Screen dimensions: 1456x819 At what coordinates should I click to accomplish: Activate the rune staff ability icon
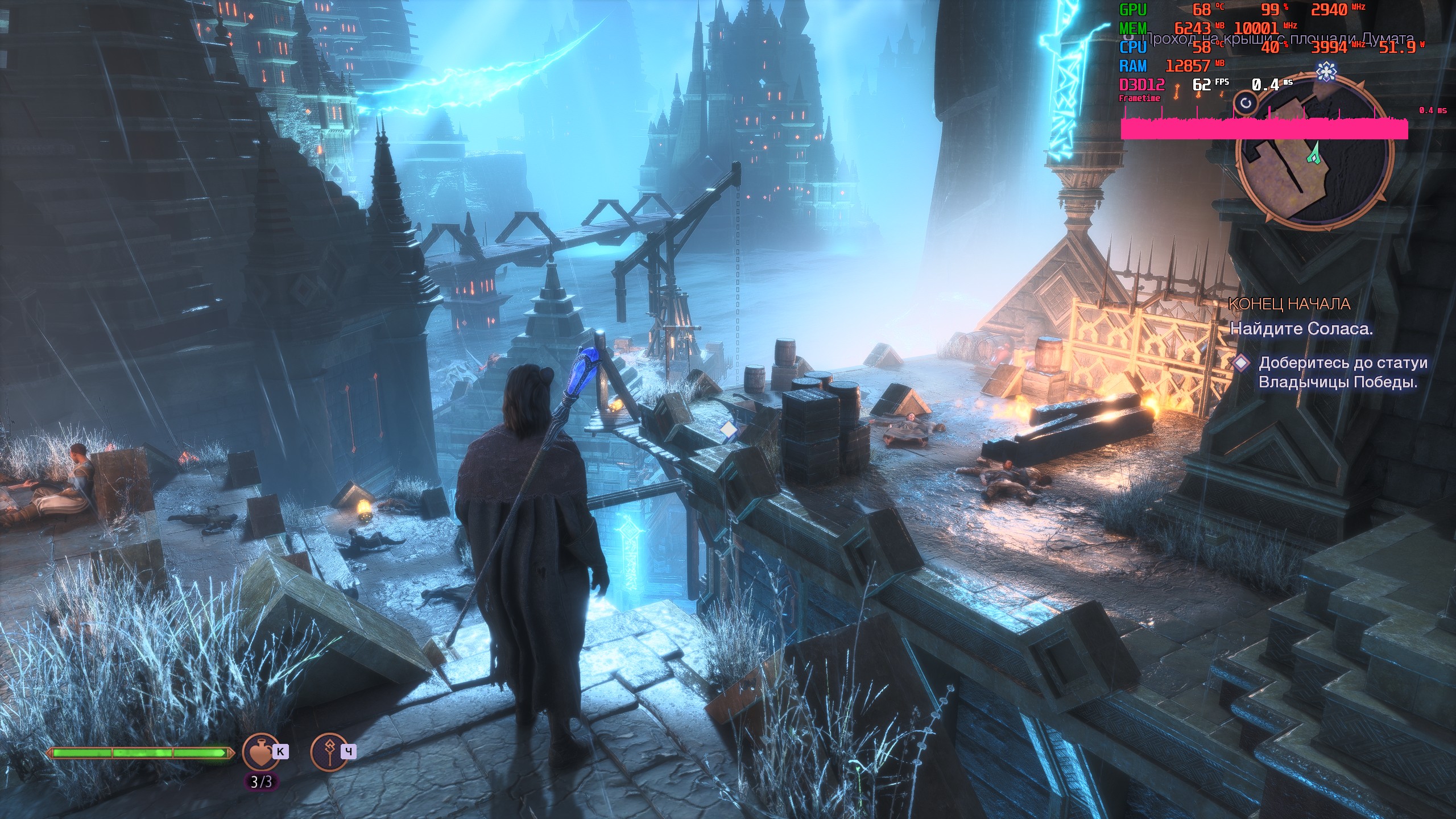click(329, 752)
